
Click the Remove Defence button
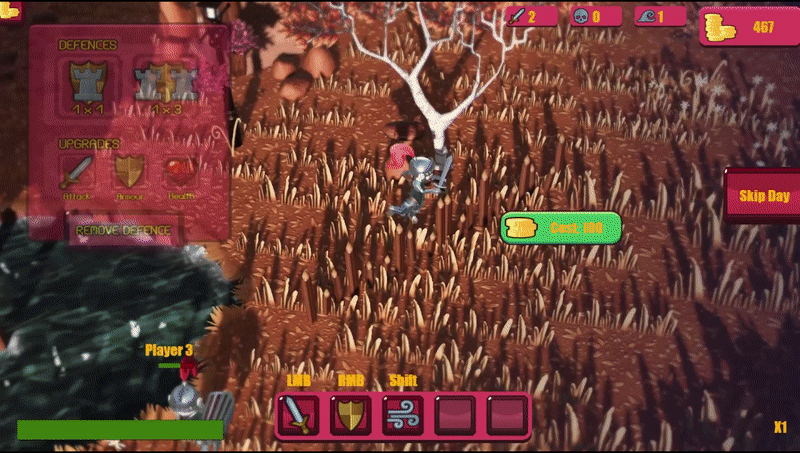pyautogui.click(x=125, y=231)
